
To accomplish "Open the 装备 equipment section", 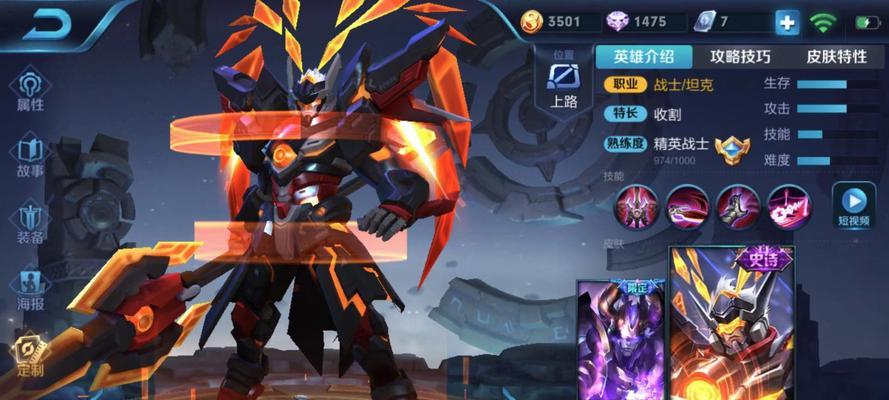I will pos(31,222).
